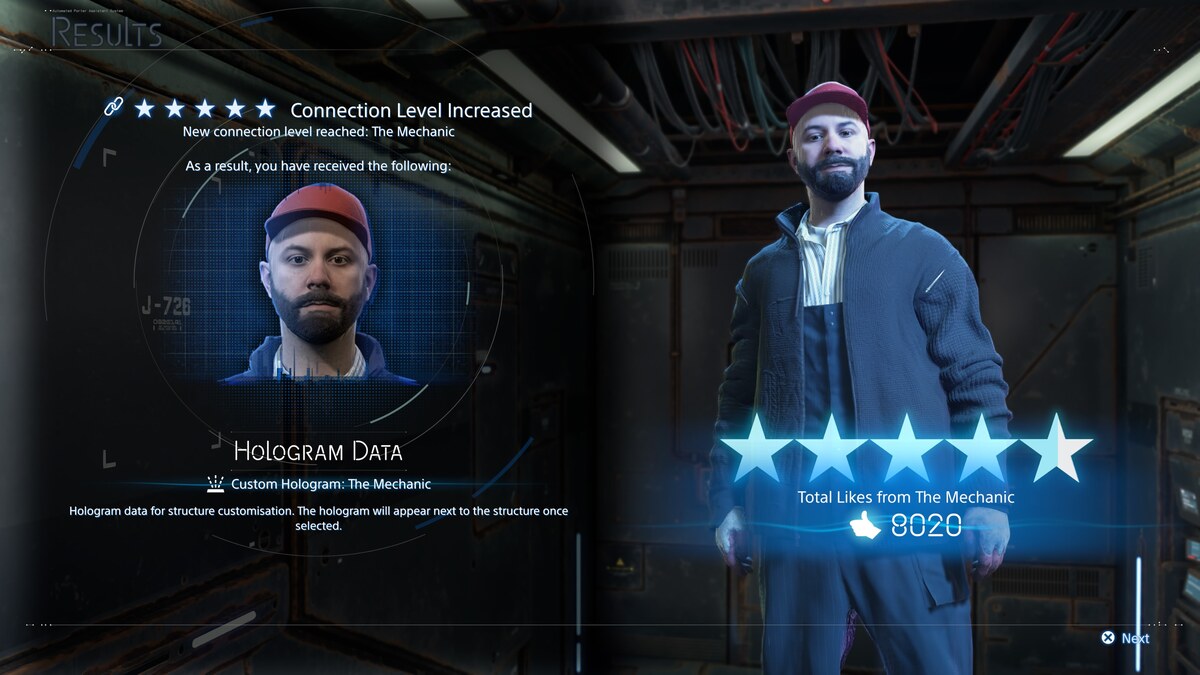Viewport: 1200px width, 675px height.
Task: Select The Mechanic hologram portrait
Action: point(318,282)
